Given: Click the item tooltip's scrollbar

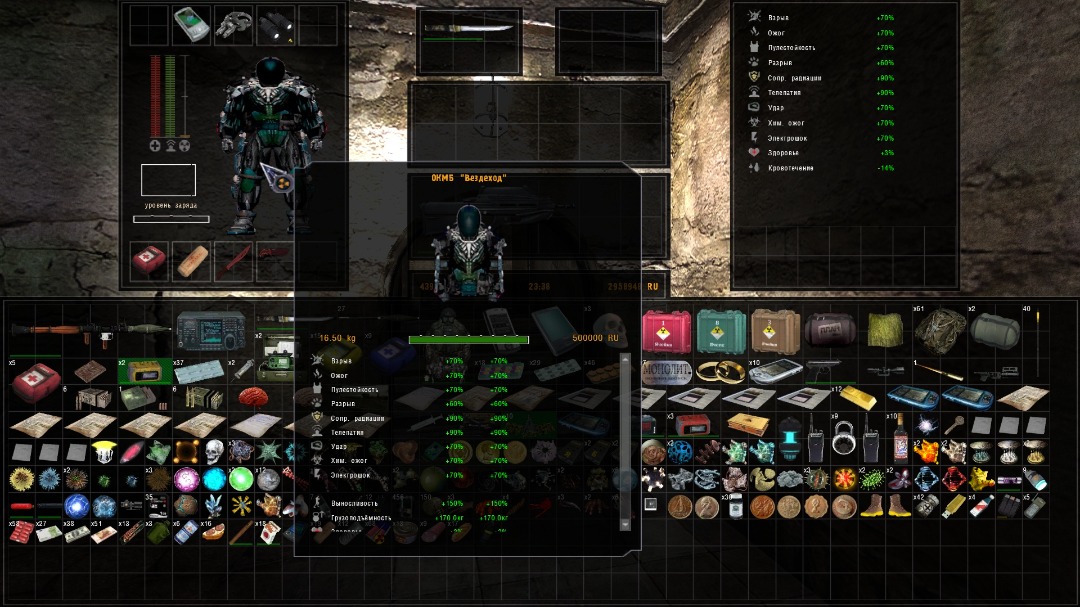Looking at the screenshot, I should click(x=626, y=442).
